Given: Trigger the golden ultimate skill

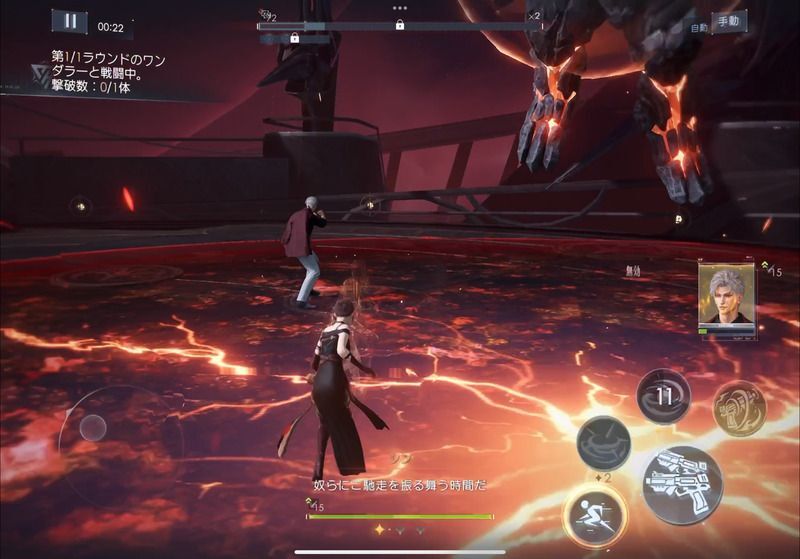Looking at the screenshot, I should pyautogui.click(x=740, y=408).
